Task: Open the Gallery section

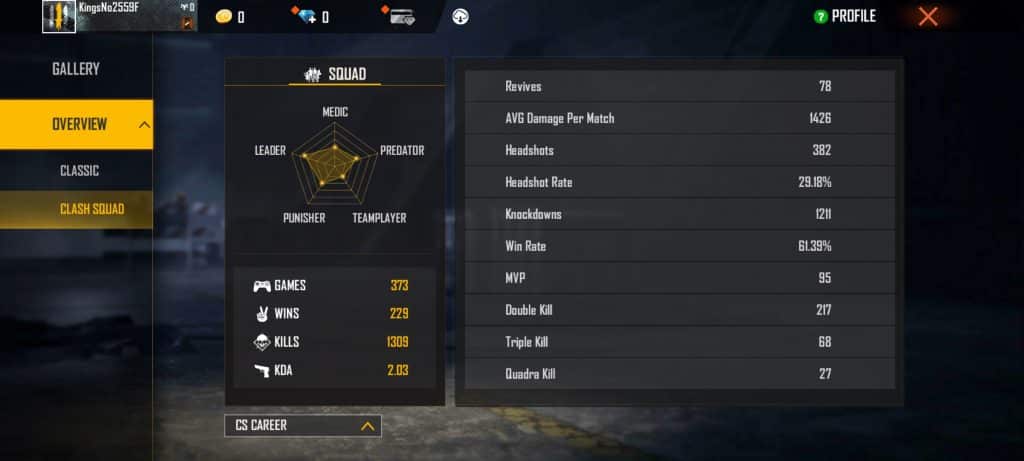Action: [76, 69]
